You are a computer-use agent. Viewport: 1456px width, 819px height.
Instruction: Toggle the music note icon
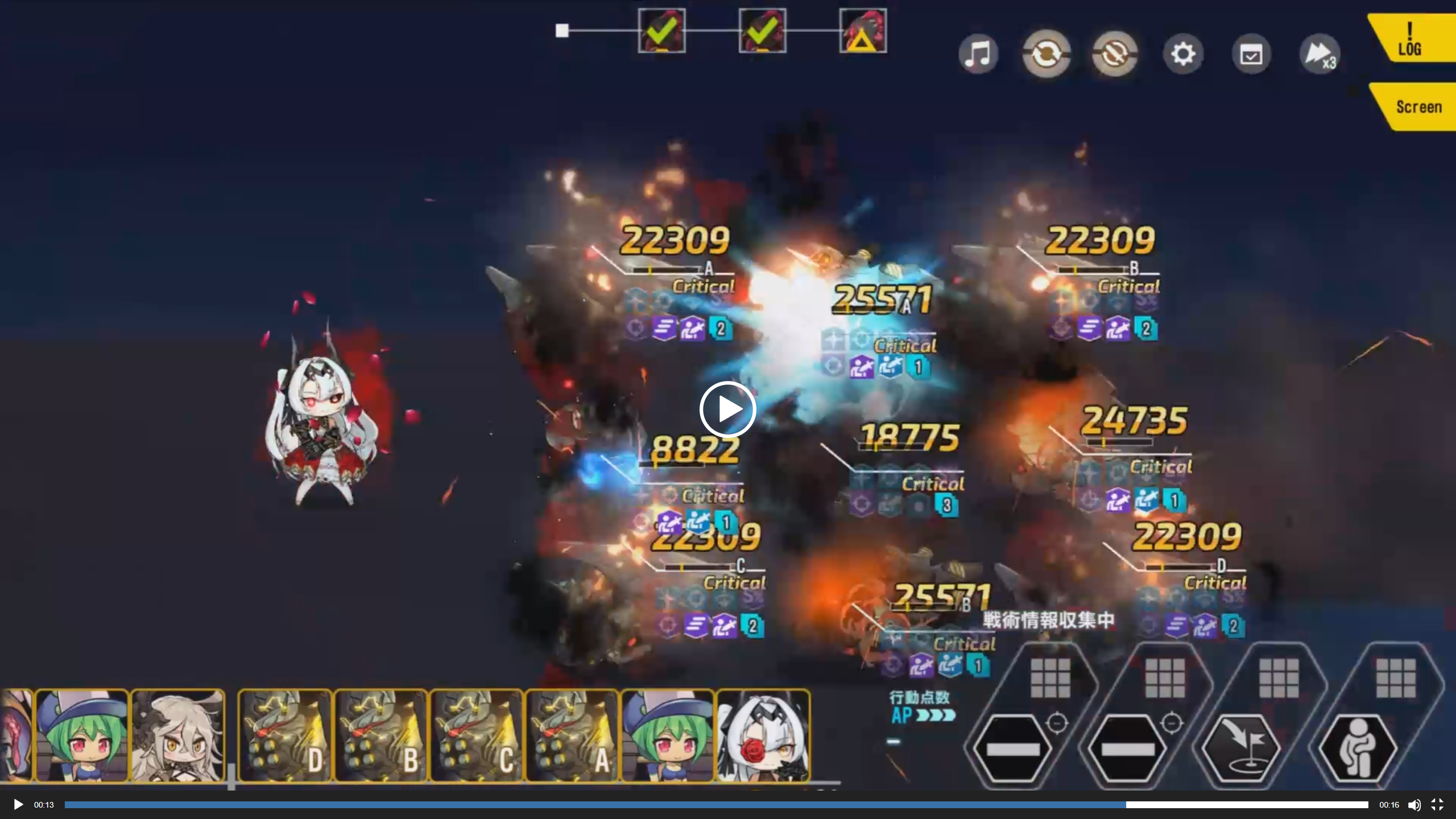pyautogui.click(x=978, y=55)
